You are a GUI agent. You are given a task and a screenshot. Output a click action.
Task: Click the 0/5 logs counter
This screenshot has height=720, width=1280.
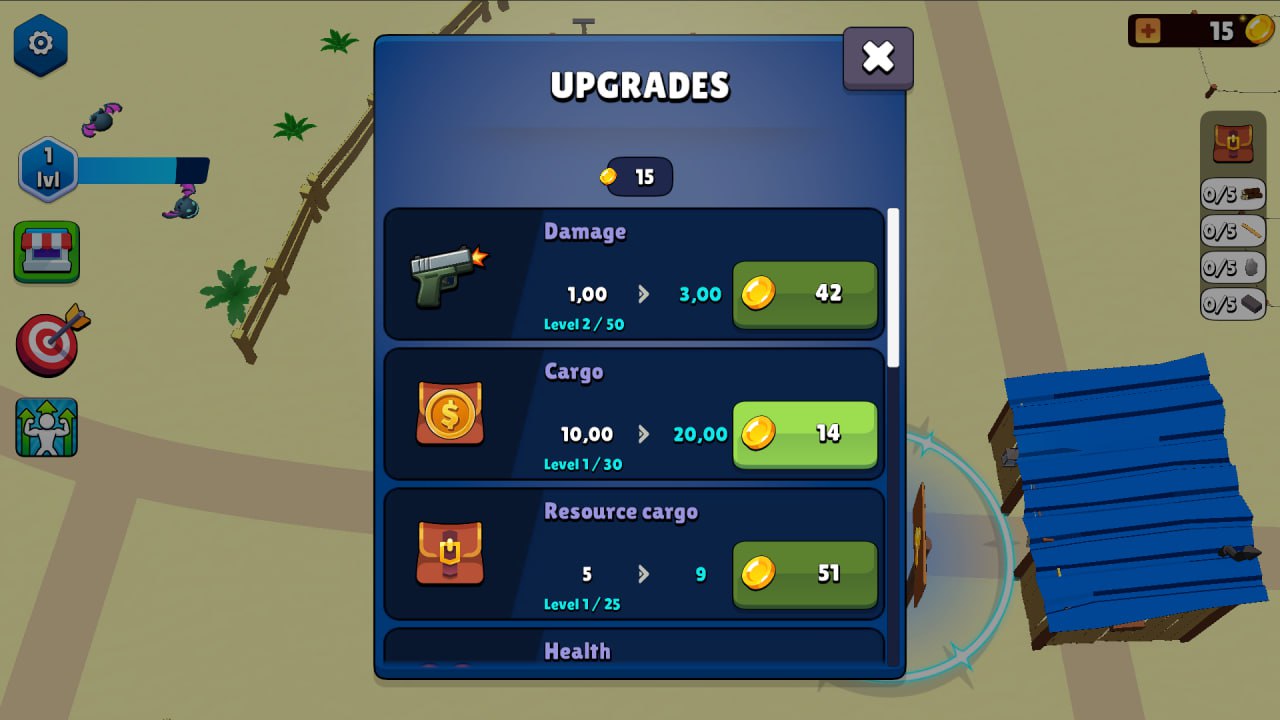1233,195
